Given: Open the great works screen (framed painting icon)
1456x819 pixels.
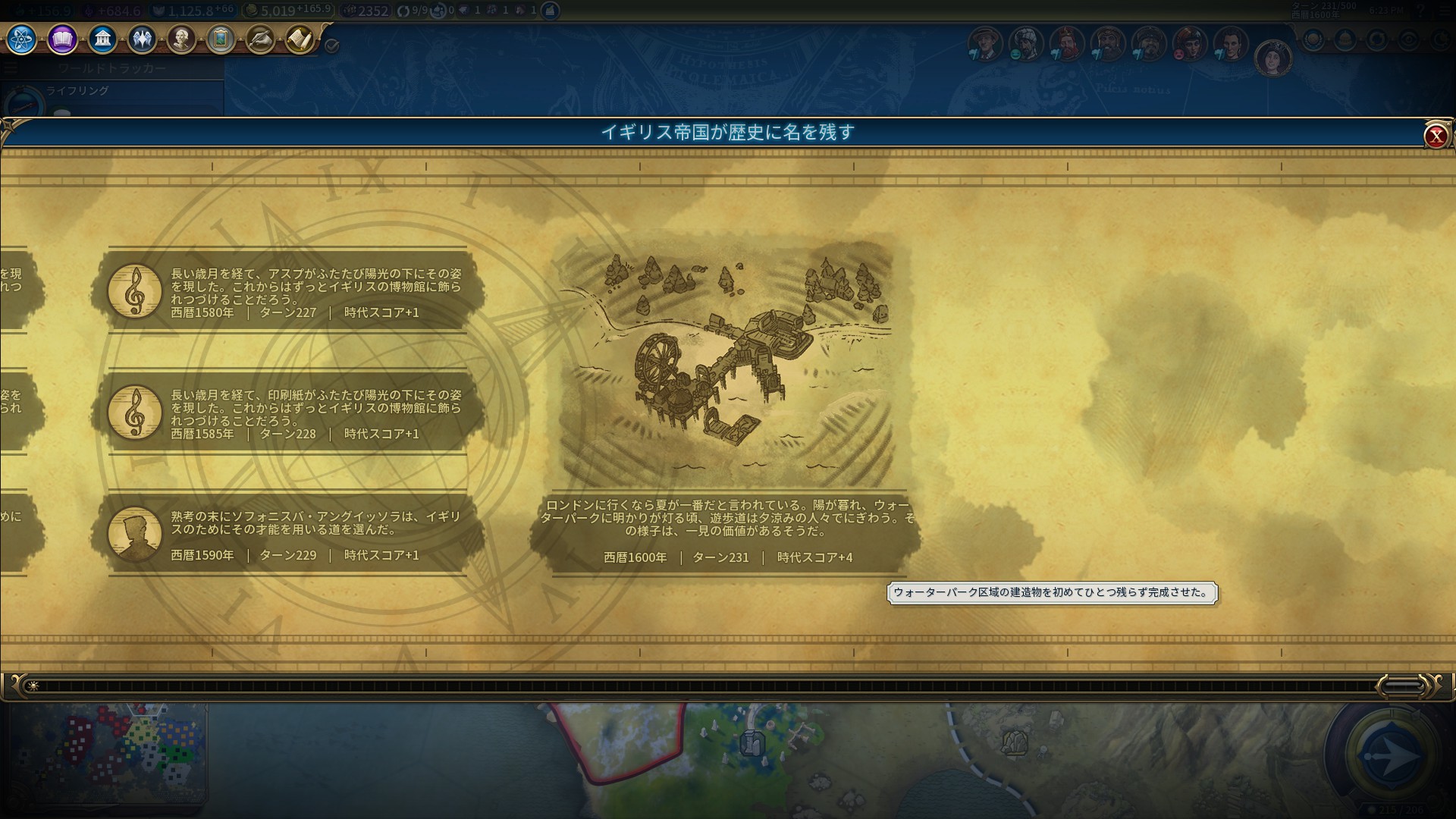Looking at the screenshot, I should pyautogui.click(x=221, y=39).
